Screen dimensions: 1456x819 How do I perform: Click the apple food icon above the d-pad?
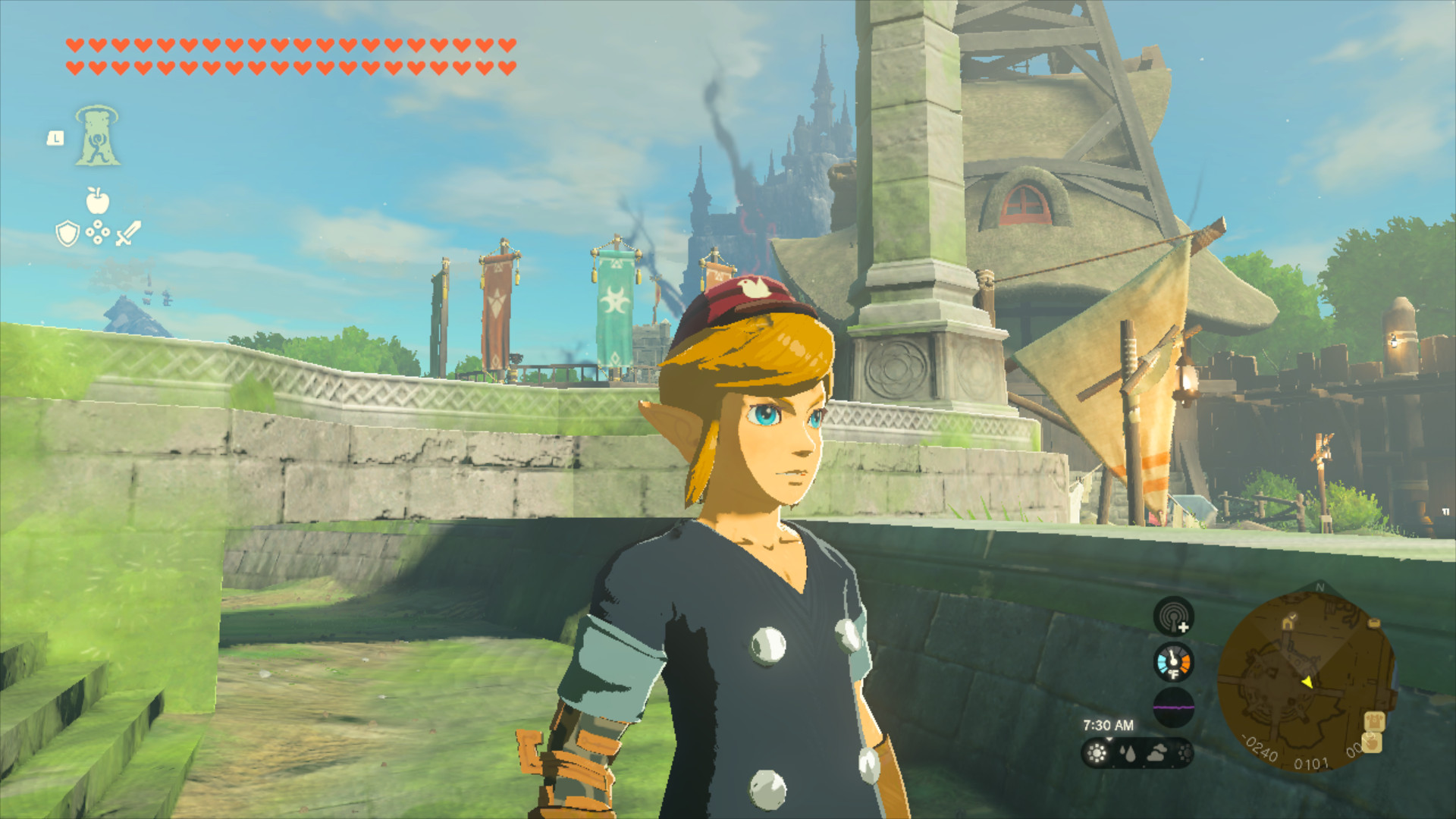tap(97, 200)
